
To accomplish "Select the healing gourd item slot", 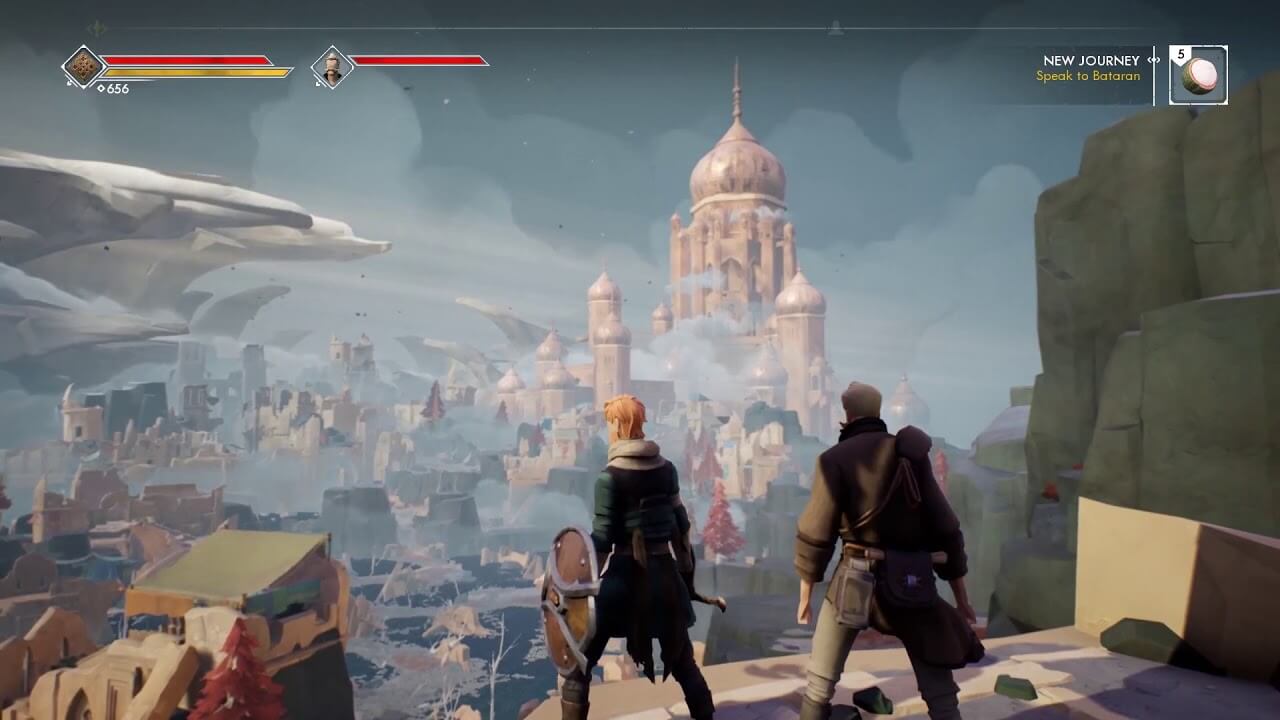I will [1198, 75].
